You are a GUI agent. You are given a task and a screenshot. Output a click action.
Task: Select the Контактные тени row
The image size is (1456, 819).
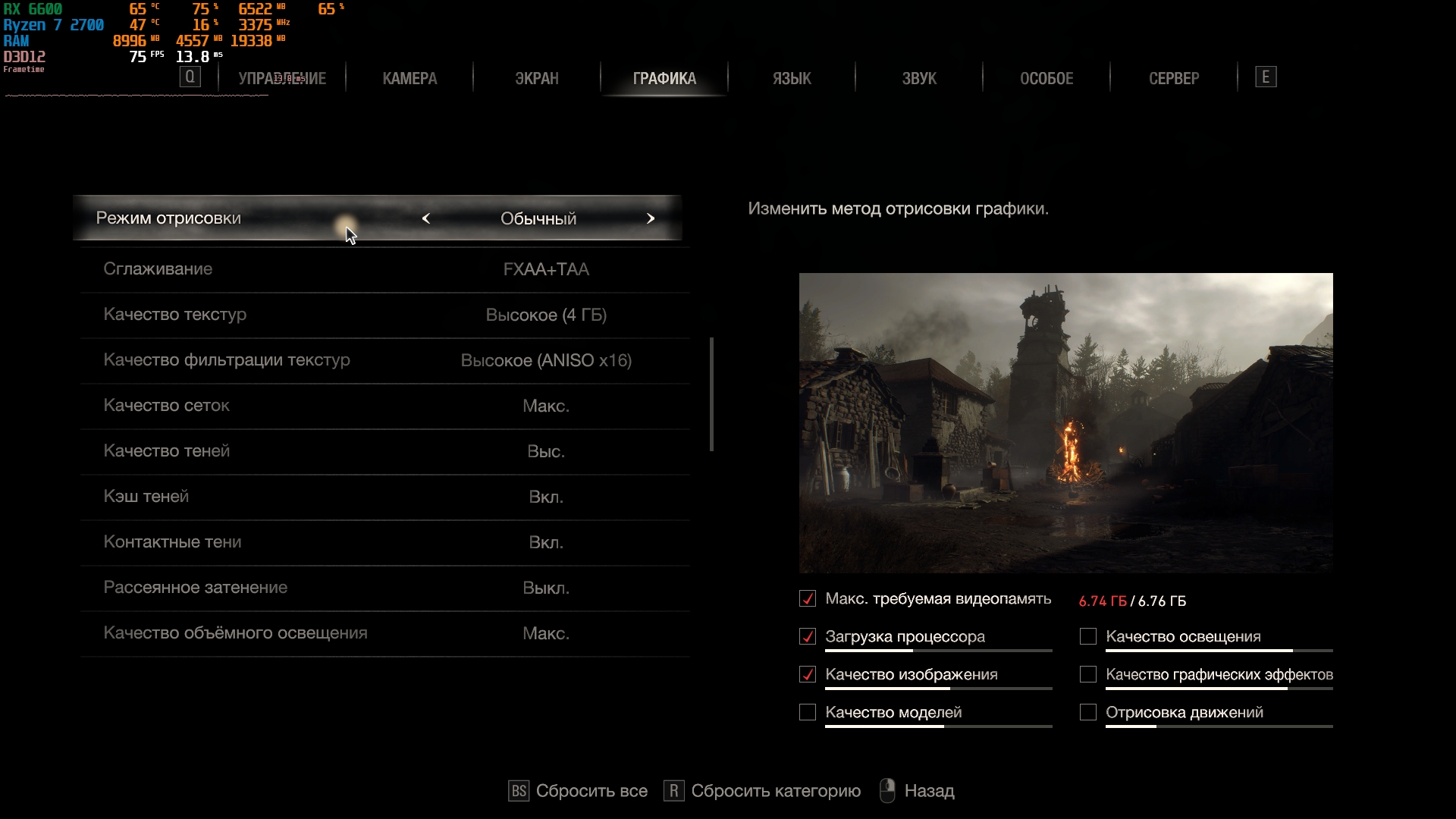[385, 542]
